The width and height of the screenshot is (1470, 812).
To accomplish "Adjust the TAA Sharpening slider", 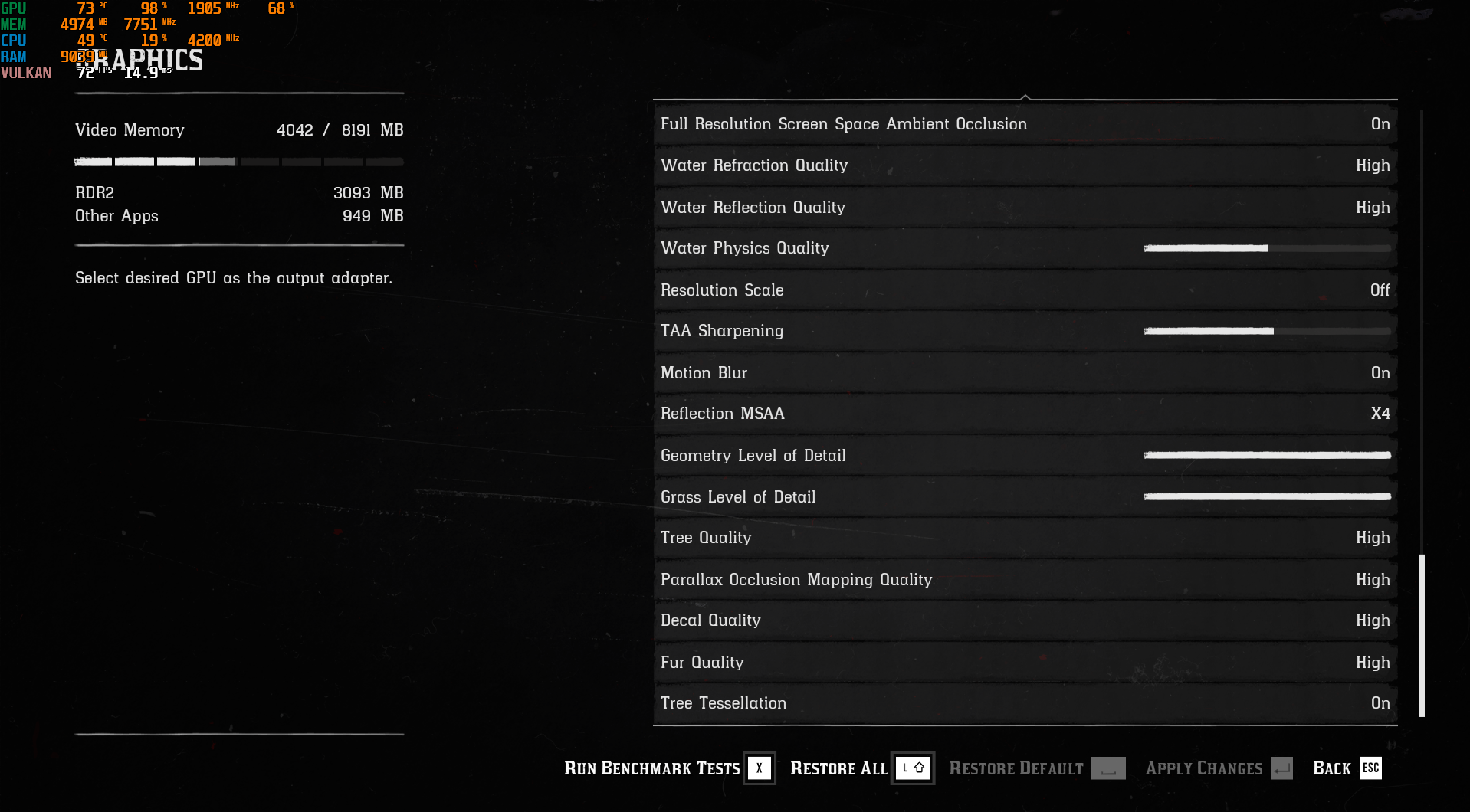I will click(1267, 331).
